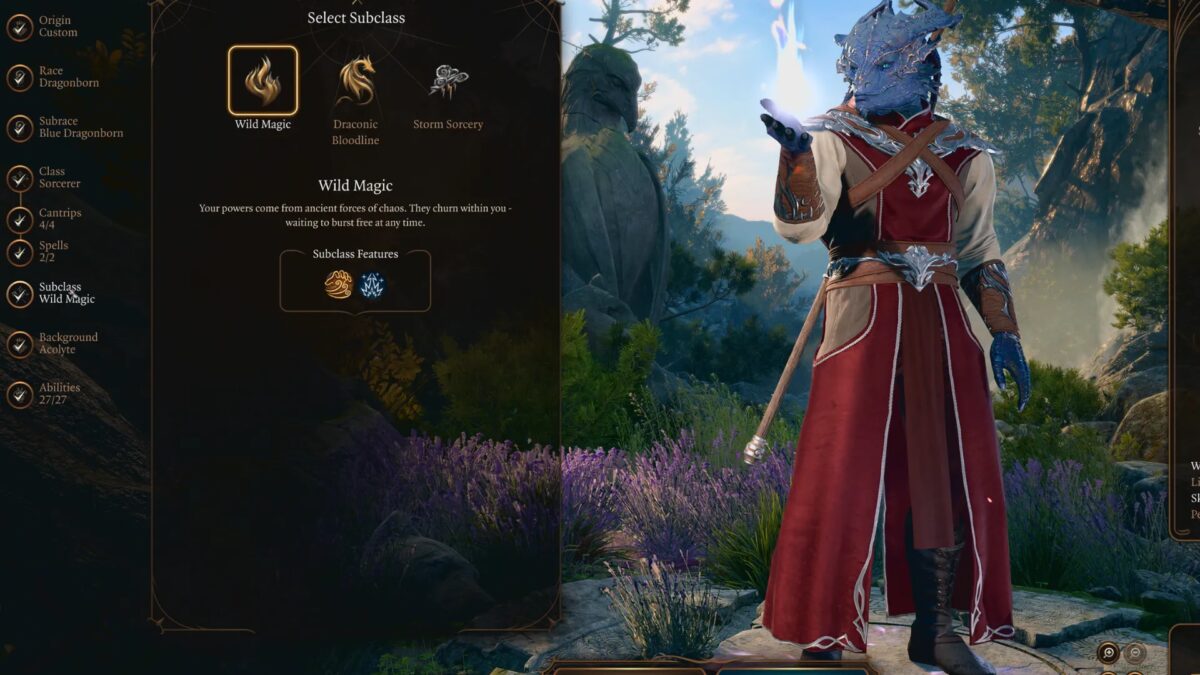Choose the Draconic Bloodline subclass
Image resolution: width=1200 pixels, height=675 pixels.
356,82
